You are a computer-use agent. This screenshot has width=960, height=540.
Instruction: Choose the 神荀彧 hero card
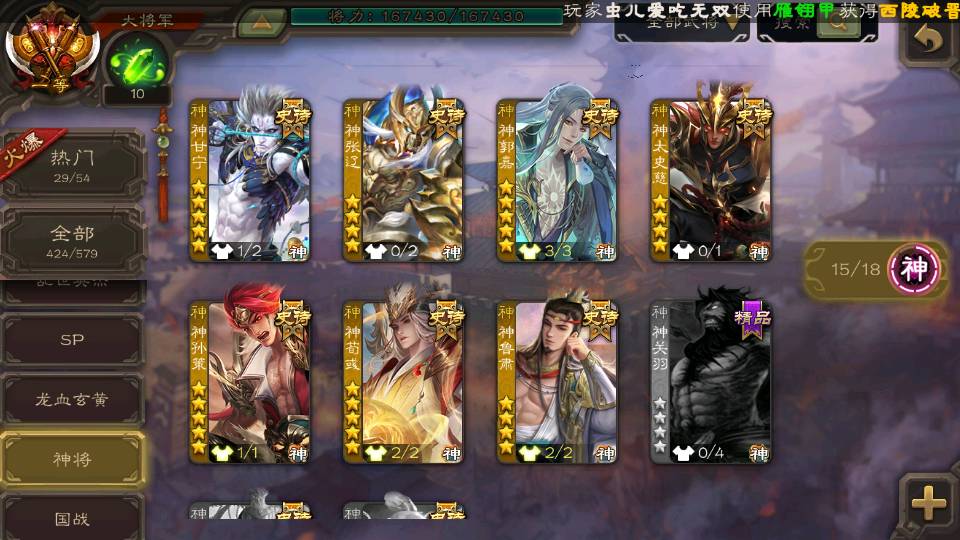404,382
